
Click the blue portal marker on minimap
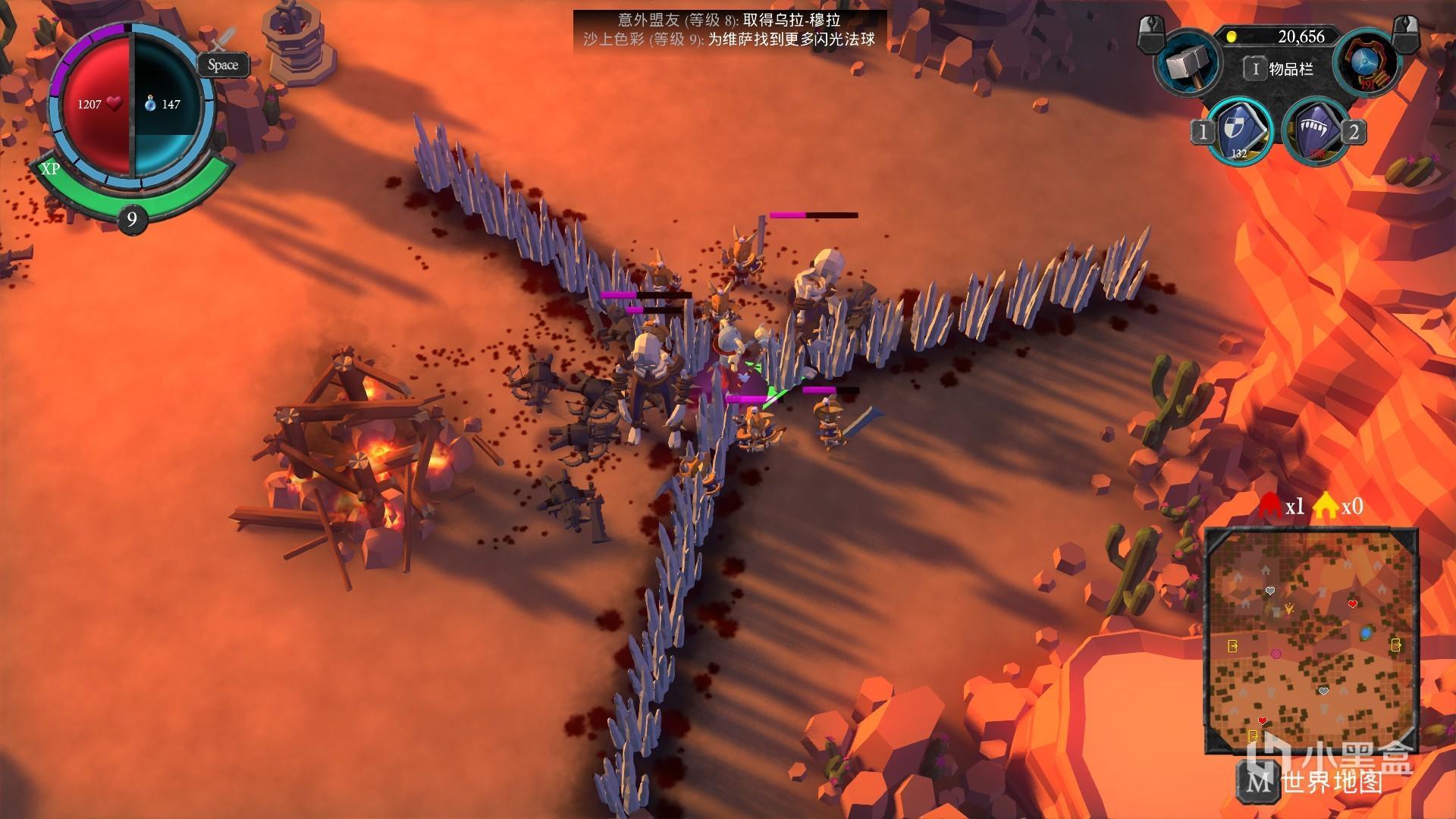click(x=1367, y=632)
